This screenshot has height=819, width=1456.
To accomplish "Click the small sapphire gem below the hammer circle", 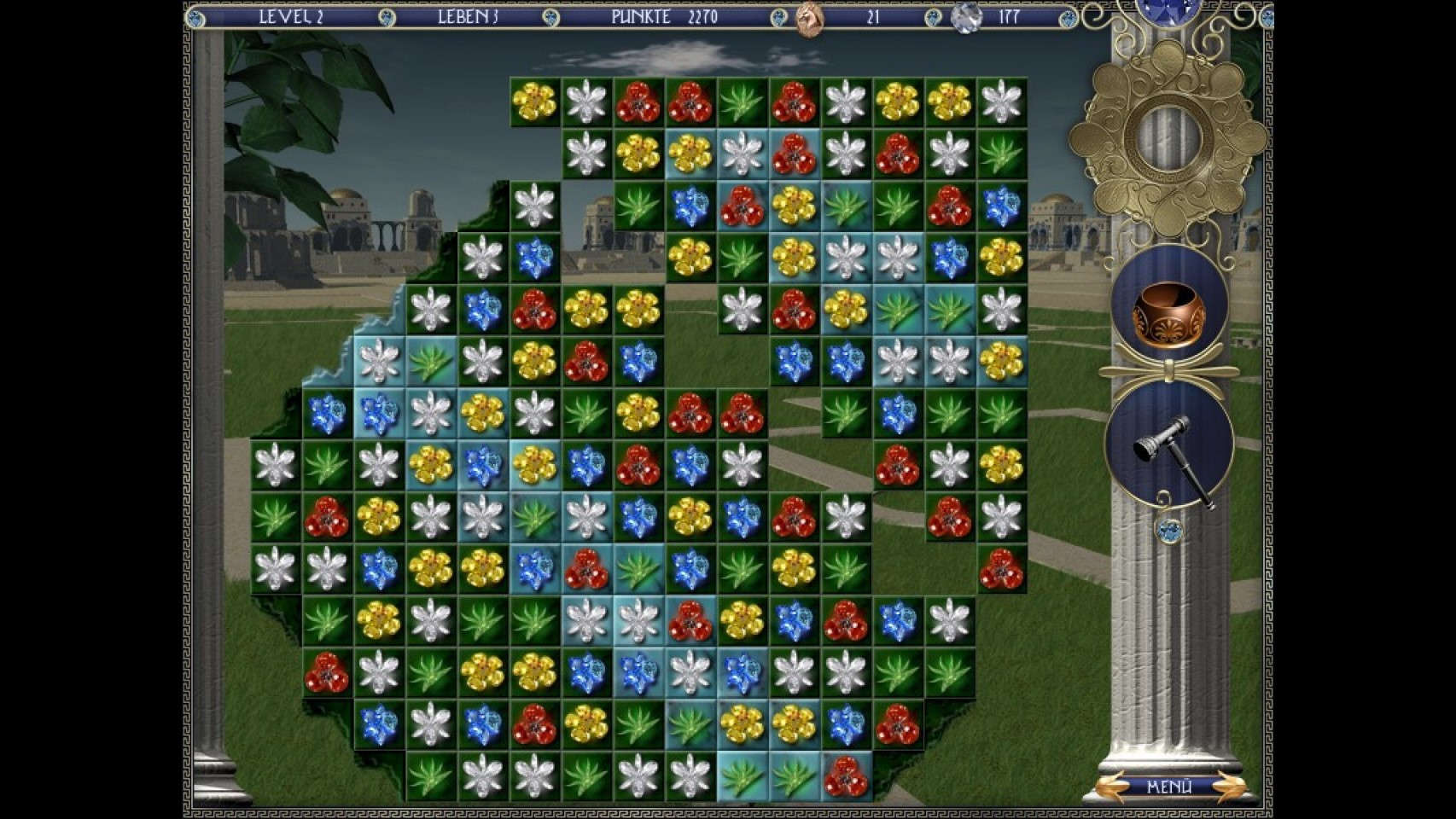I will point(1171,530).
